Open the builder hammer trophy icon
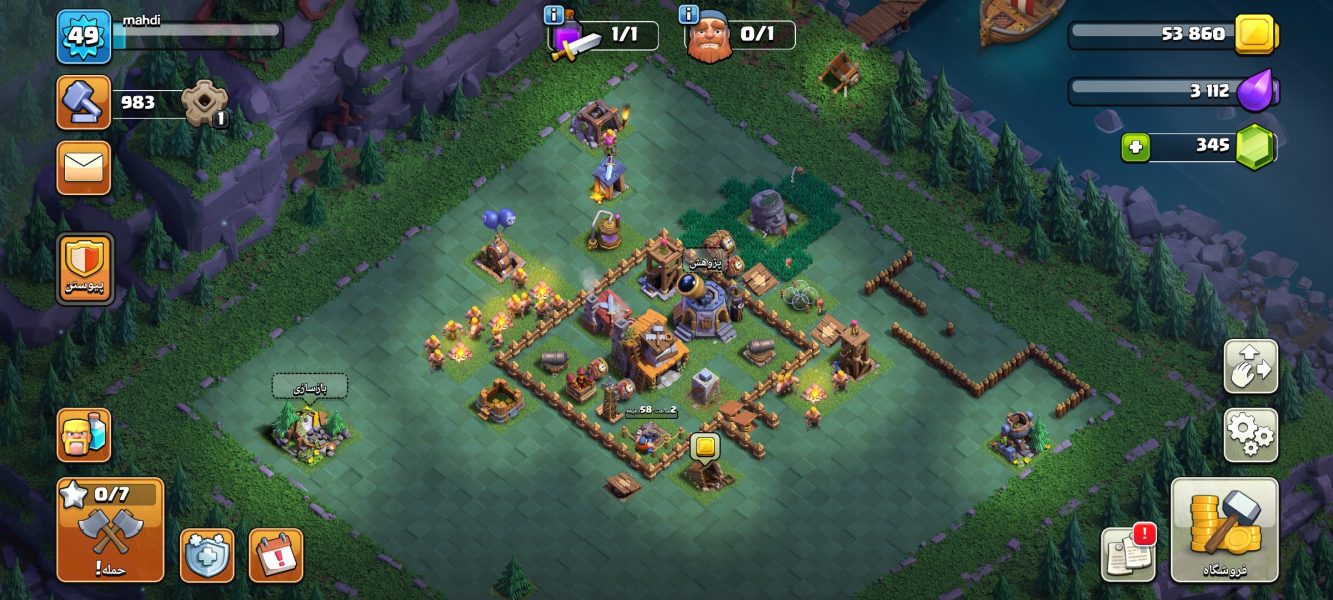The image size is (1333, 600). [x=83, y=102]
